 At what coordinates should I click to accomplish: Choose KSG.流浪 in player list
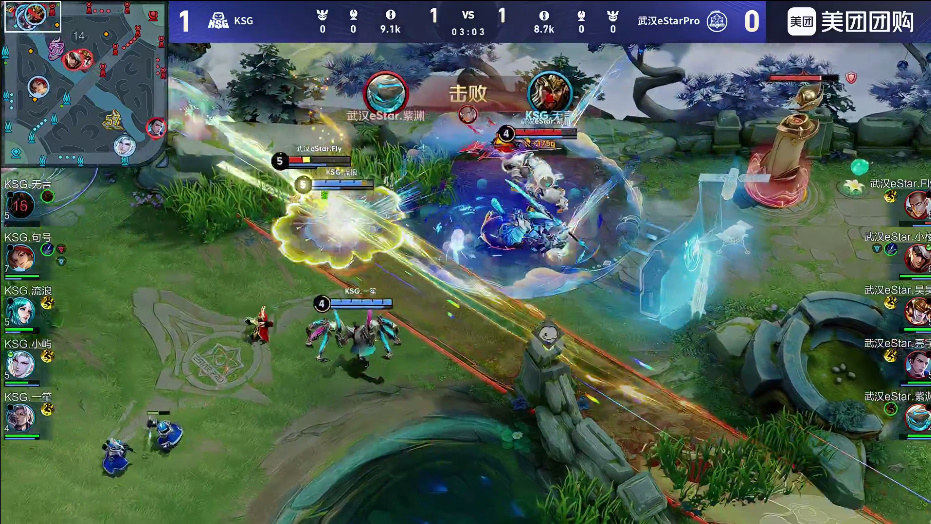20,312
